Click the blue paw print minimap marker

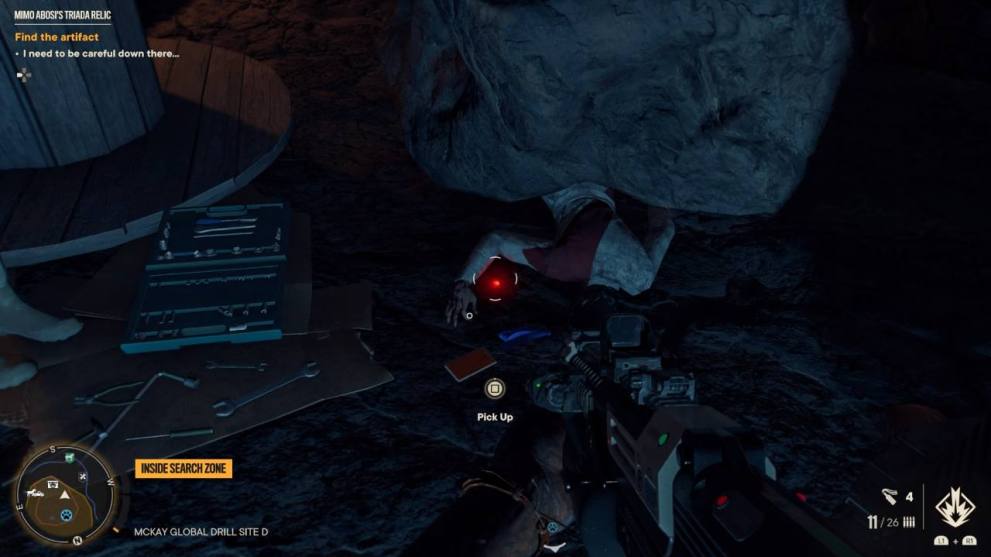tap(66, 514)
